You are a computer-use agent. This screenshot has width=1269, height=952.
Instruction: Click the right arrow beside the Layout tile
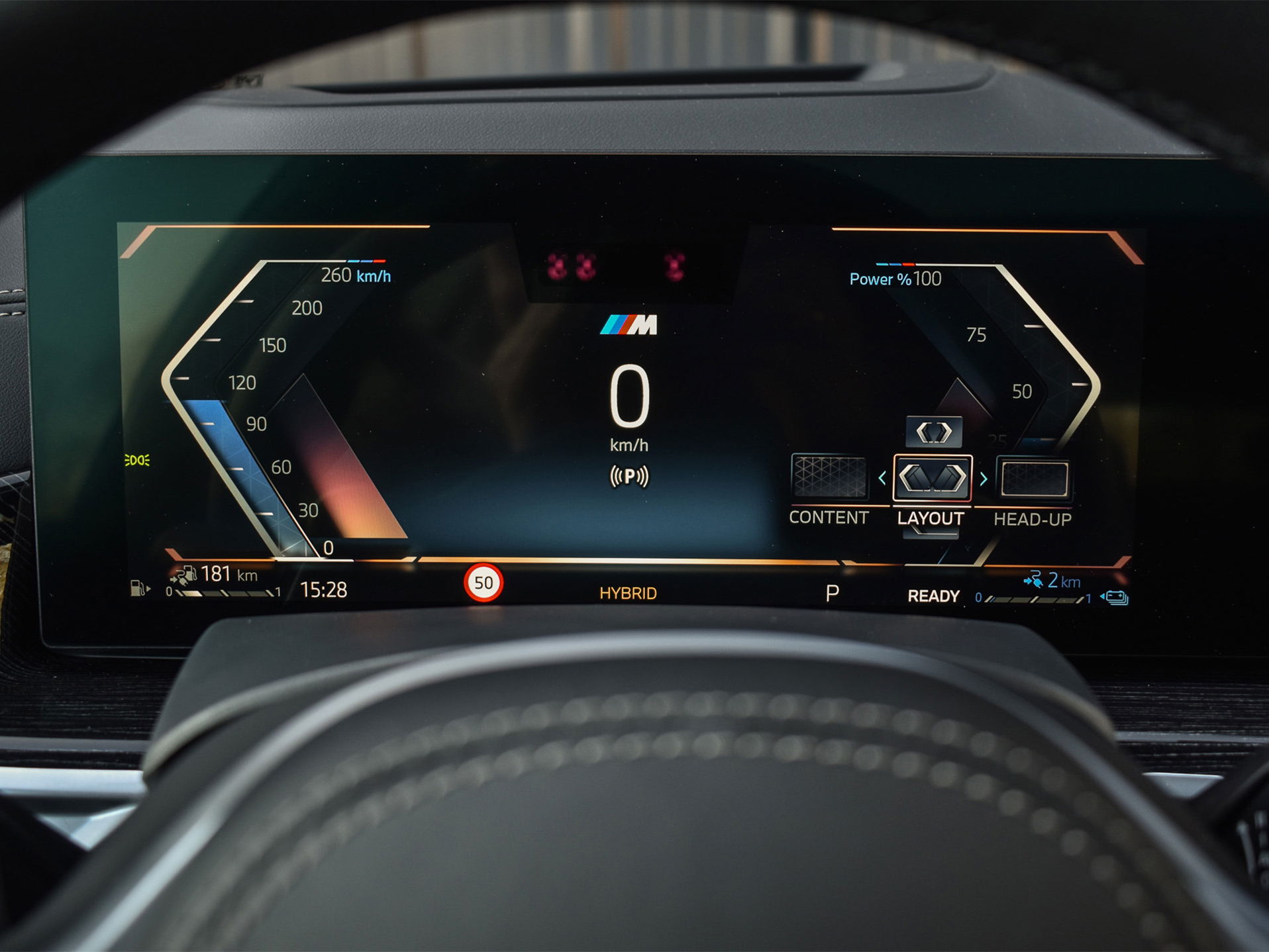tap(984, 478)
